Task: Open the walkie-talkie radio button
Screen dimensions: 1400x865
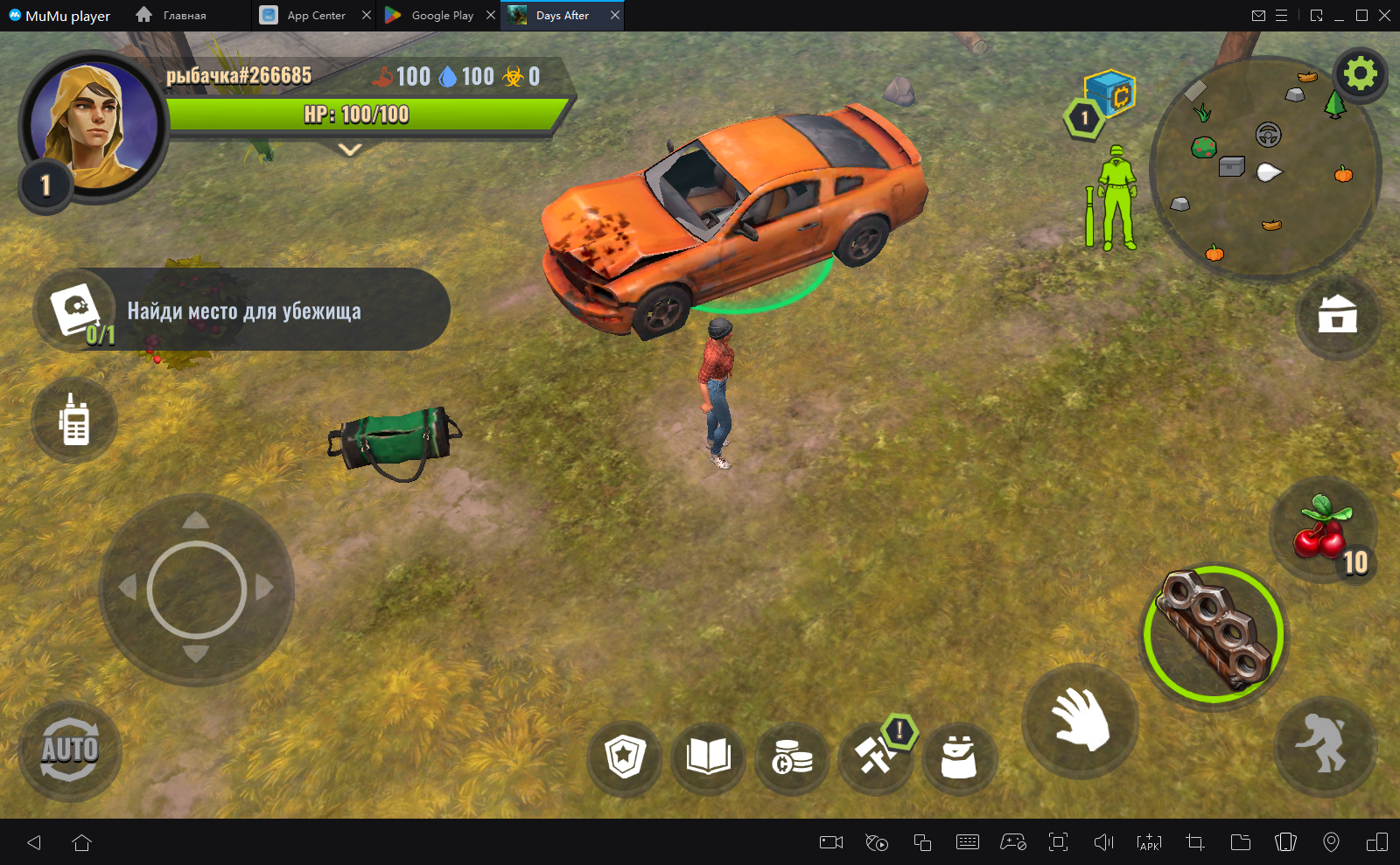Action: [74, 421]
